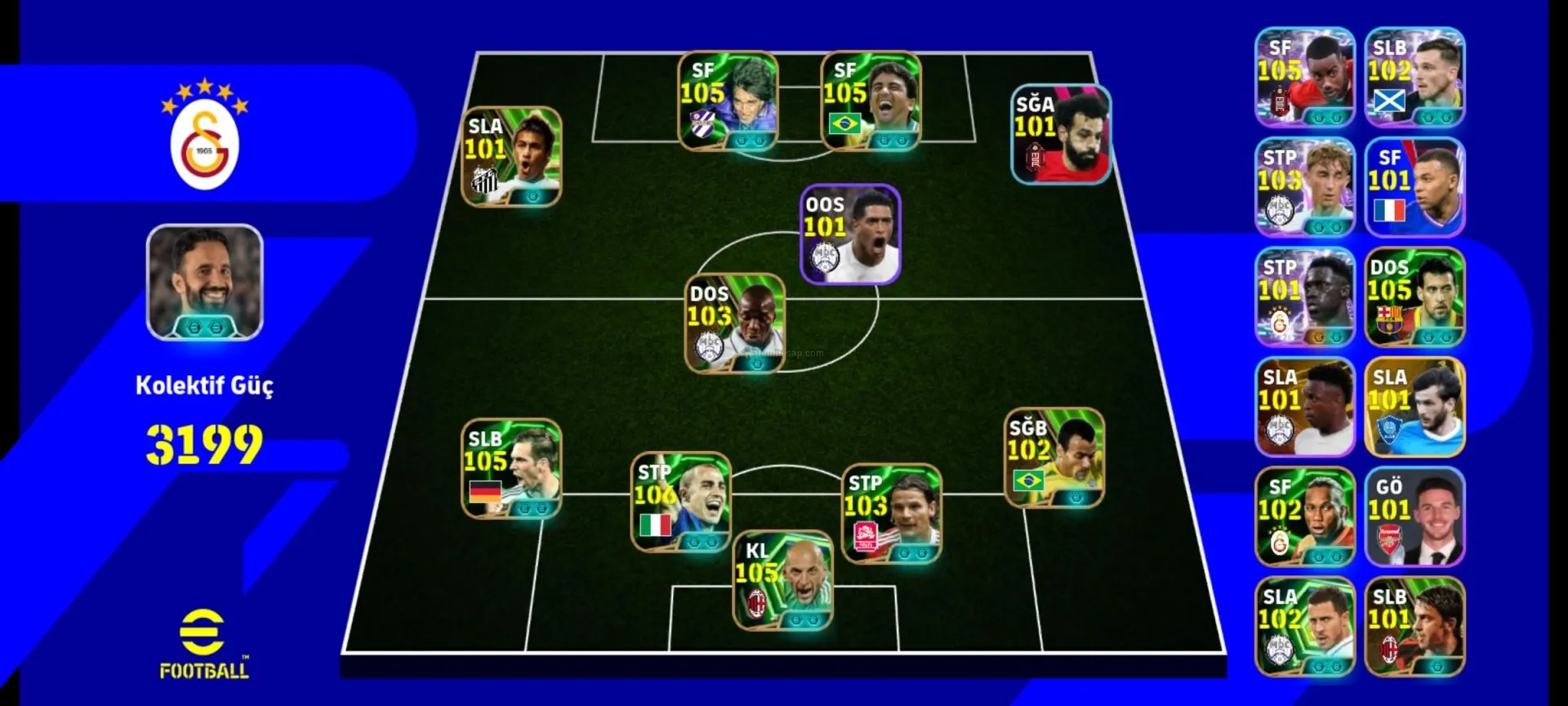The width and height of the screenshot is (1568, 706).
Task: Select the STP 101 Galatasaray card
Action: pyautogui.click(x=1305, y=297)
